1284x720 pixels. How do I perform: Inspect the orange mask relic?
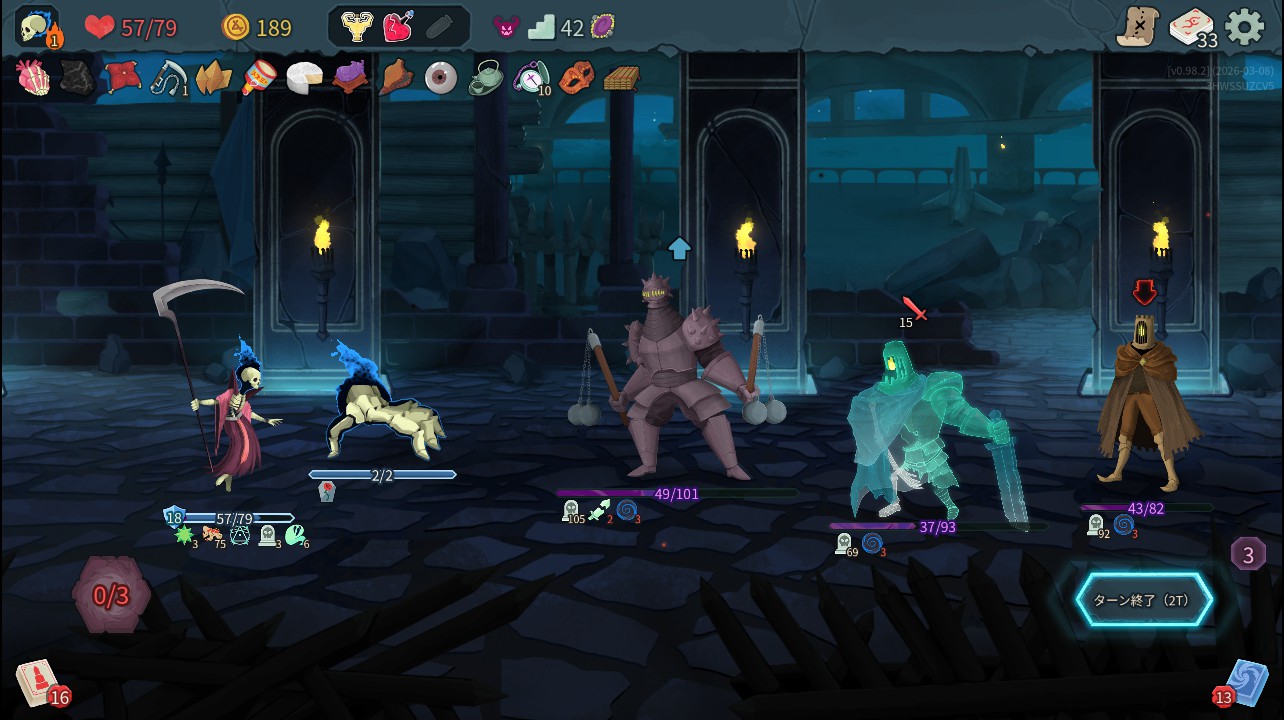pos(576,77)
